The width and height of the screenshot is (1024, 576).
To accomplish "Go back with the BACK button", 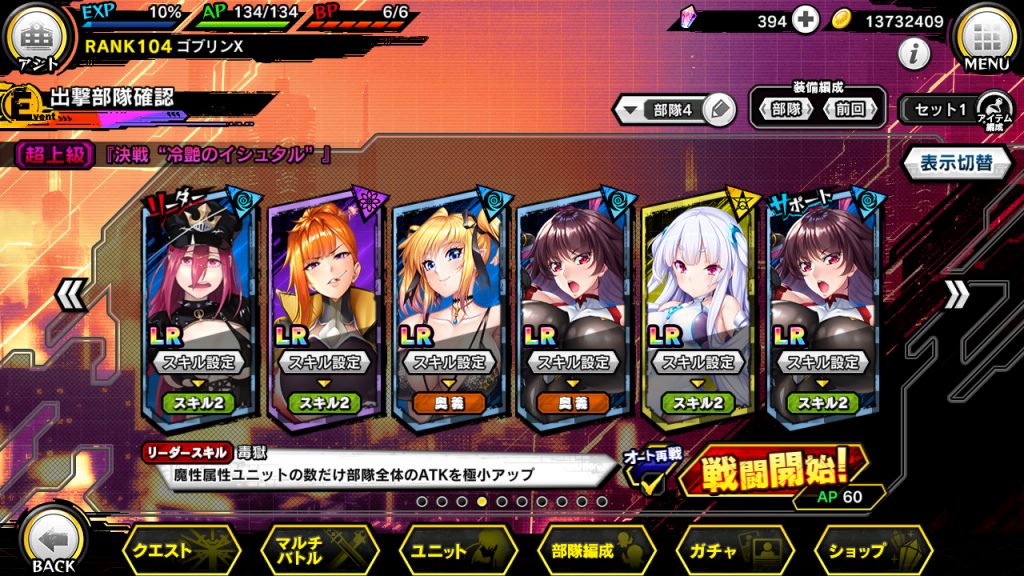I will [x=53, y=541].
